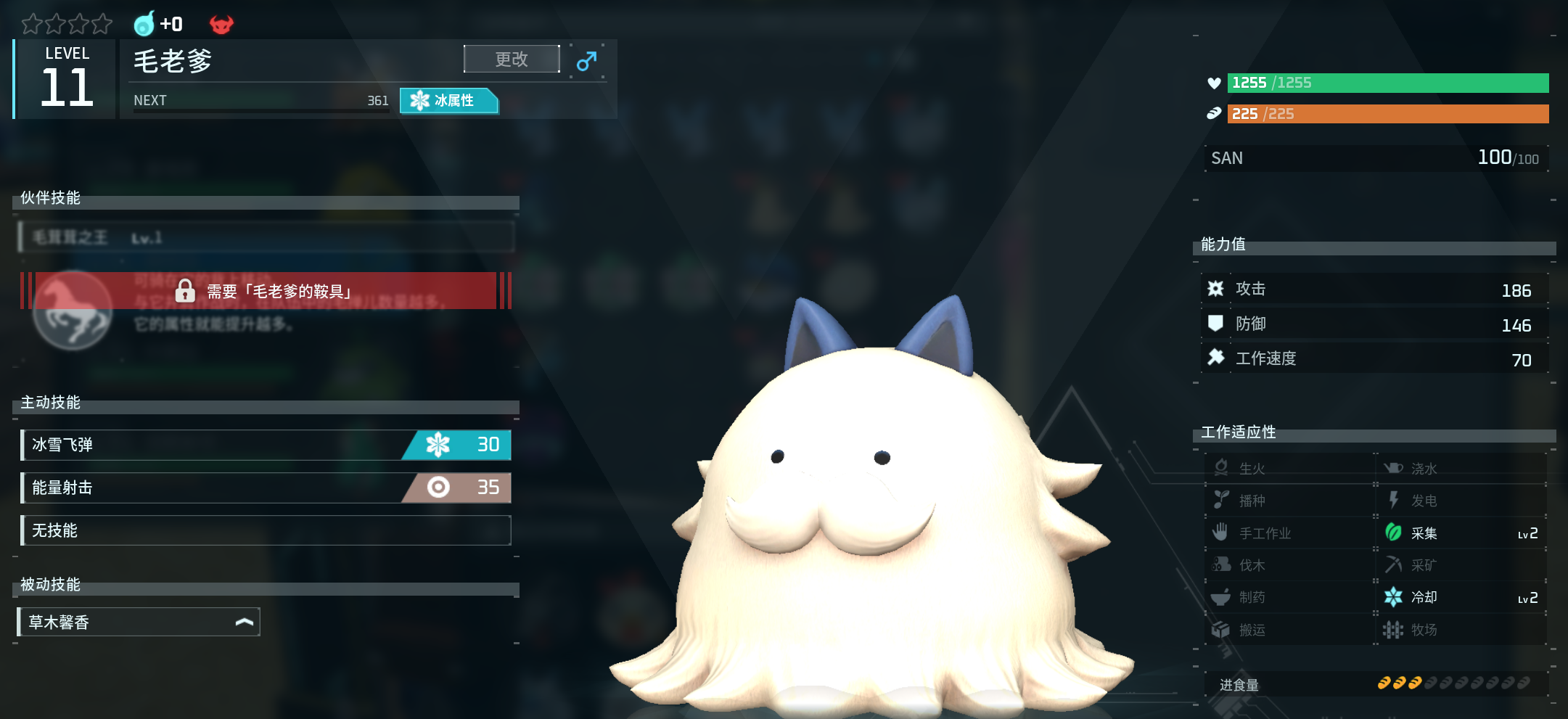Click the 毛茸茸之王 partner skill row
The height and width of the screenshot is (719, 1568).
[266, 237]
